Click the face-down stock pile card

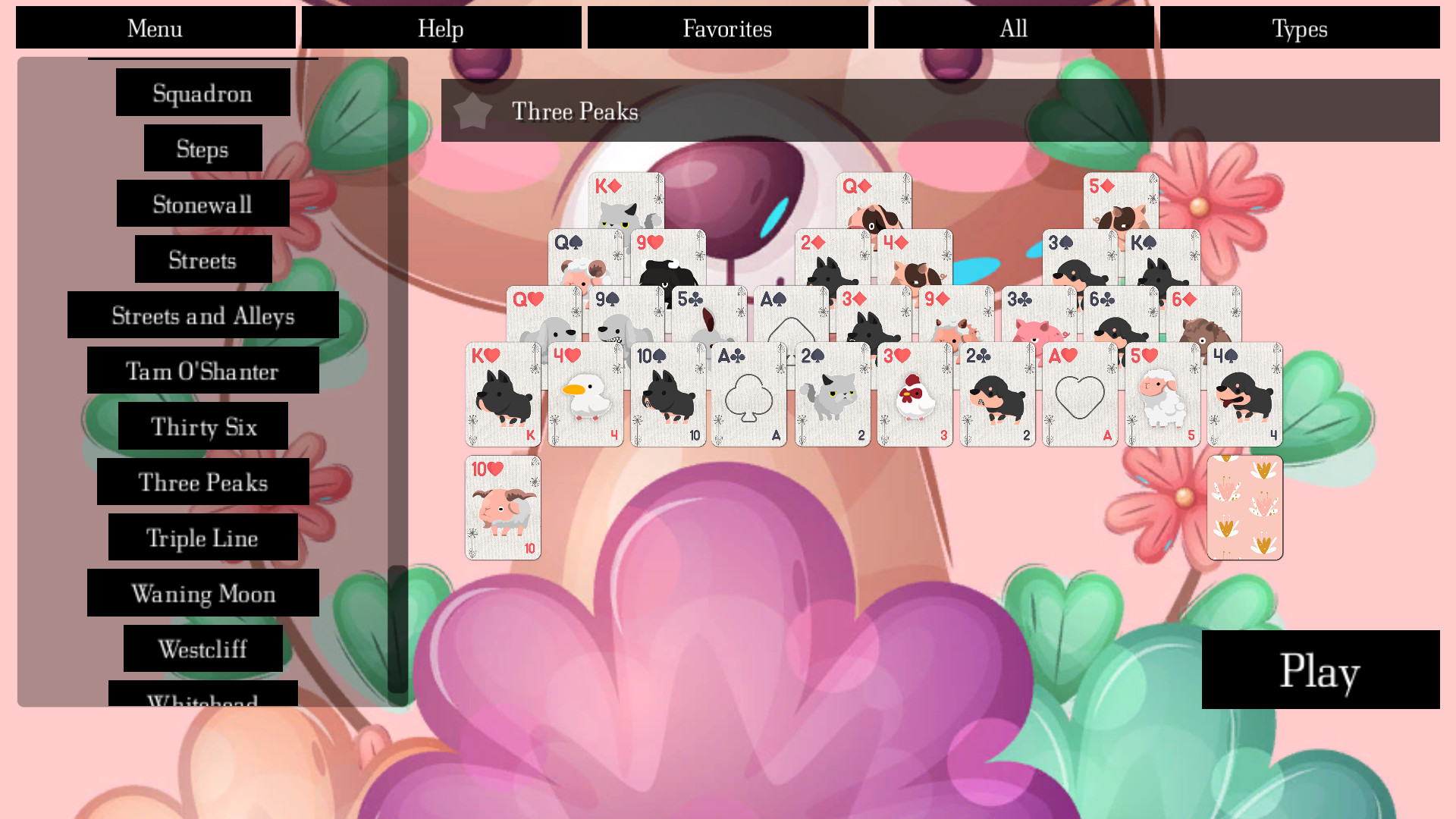tap(1245, 507)
